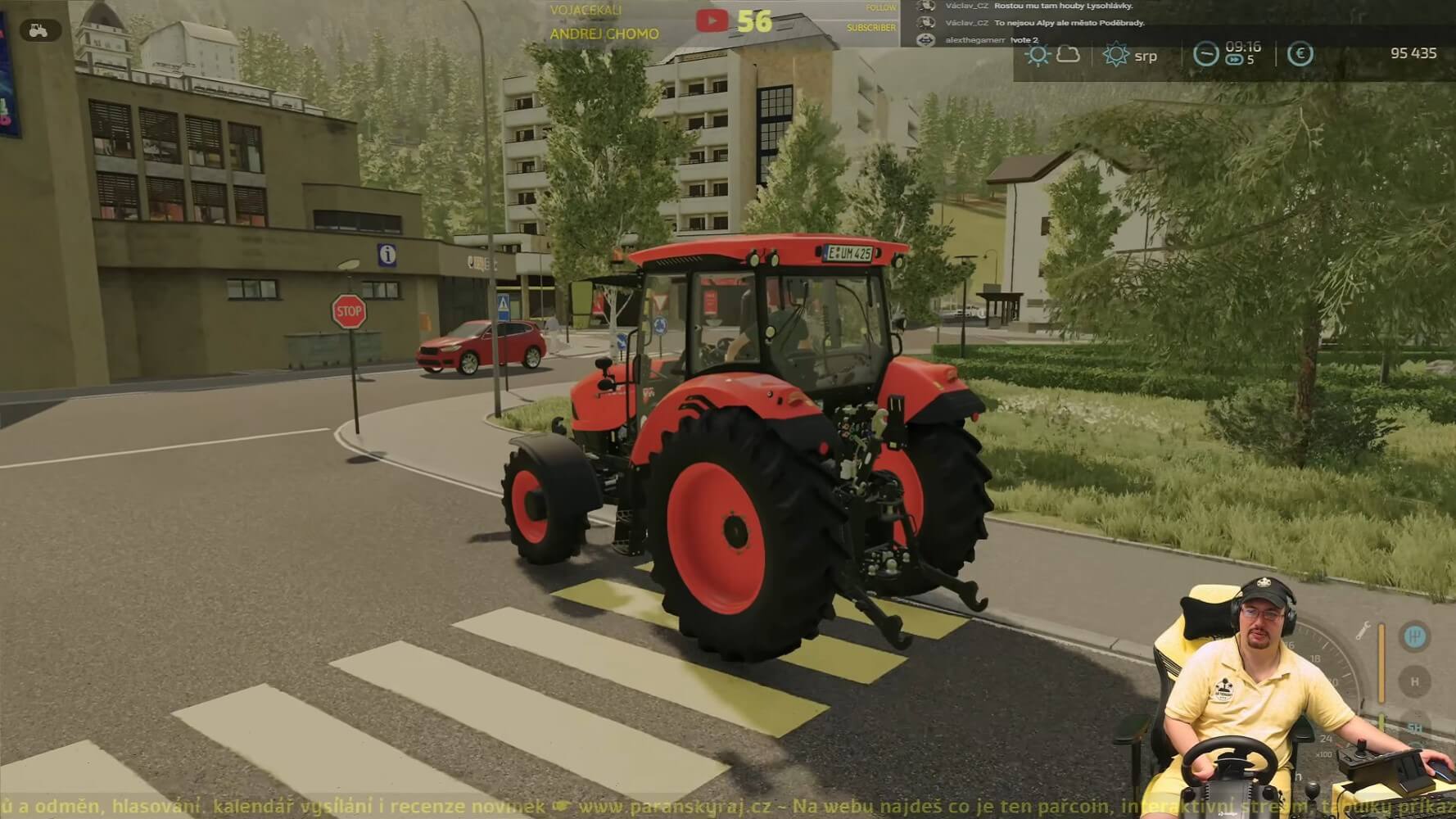
Task: Toggle the time speed fast-forward indicator showing 5
Action: 1234,61
